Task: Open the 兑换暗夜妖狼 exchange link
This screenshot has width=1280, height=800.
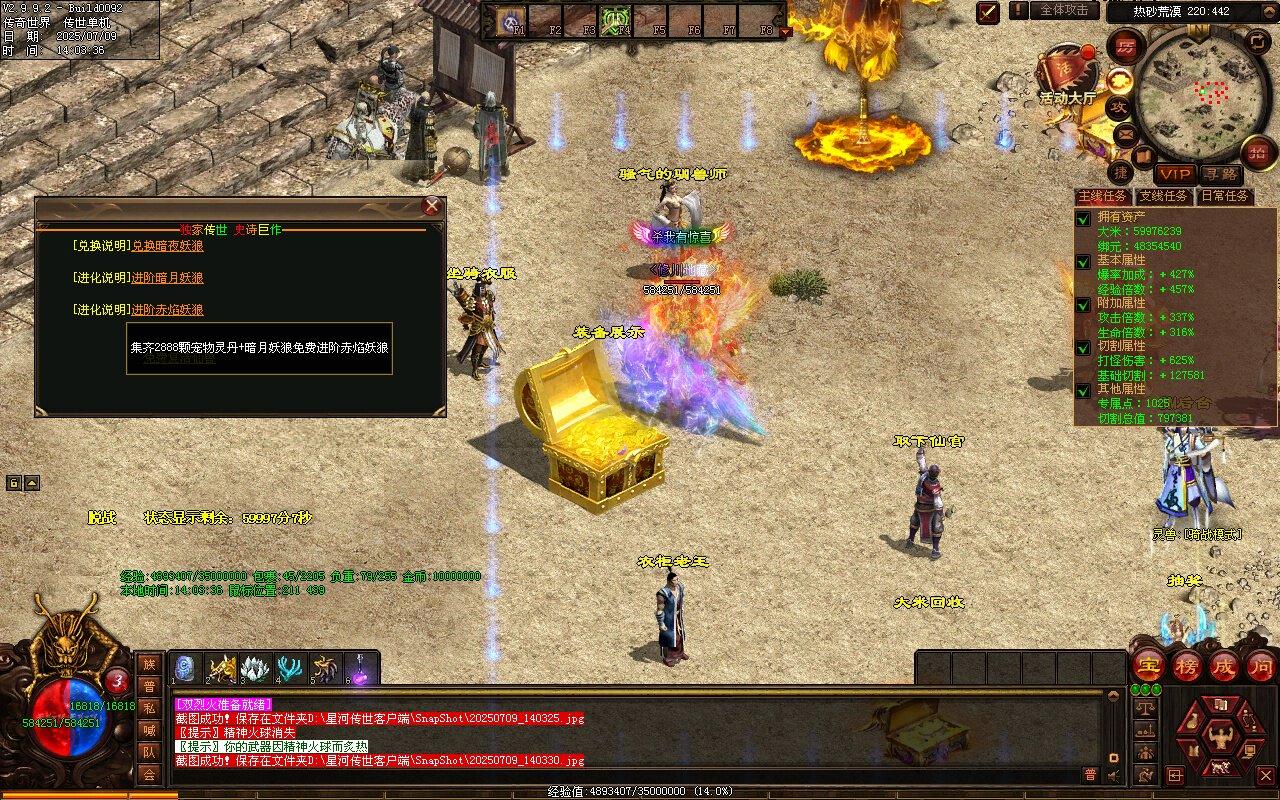Action: pyautogui.click(x=167, y=246)
